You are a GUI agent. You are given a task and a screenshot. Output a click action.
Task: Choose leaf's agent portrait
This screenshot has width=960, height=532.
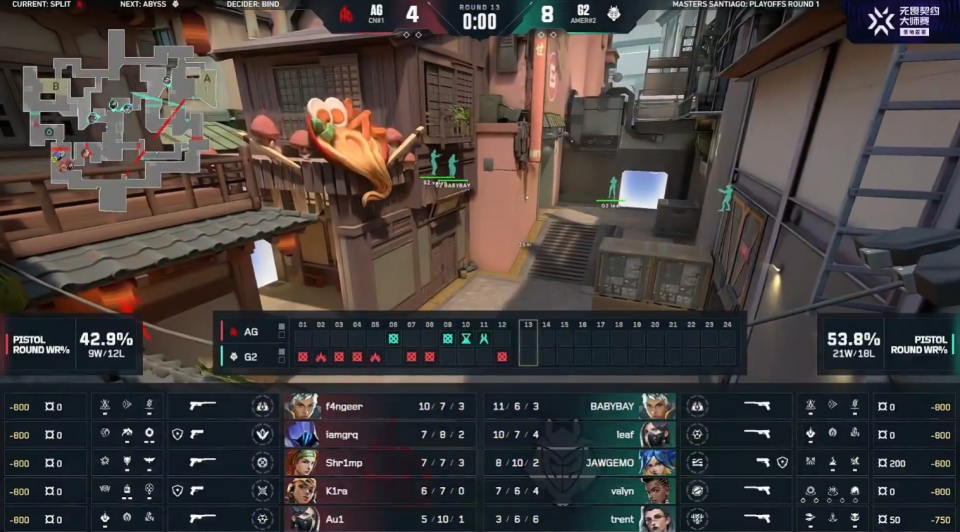[x=658, y=435]
